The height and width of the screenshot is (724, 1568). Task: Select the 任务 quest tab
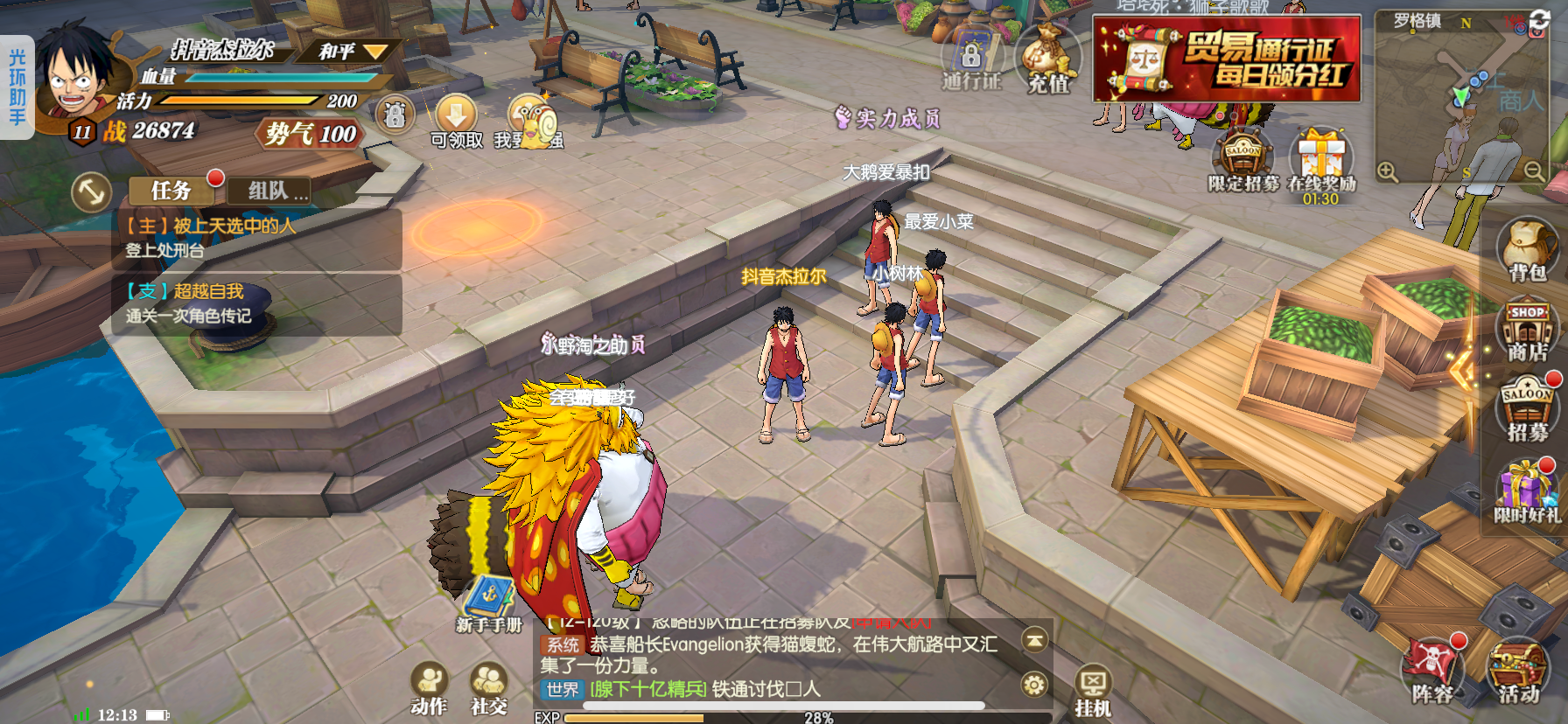(171, 190)
